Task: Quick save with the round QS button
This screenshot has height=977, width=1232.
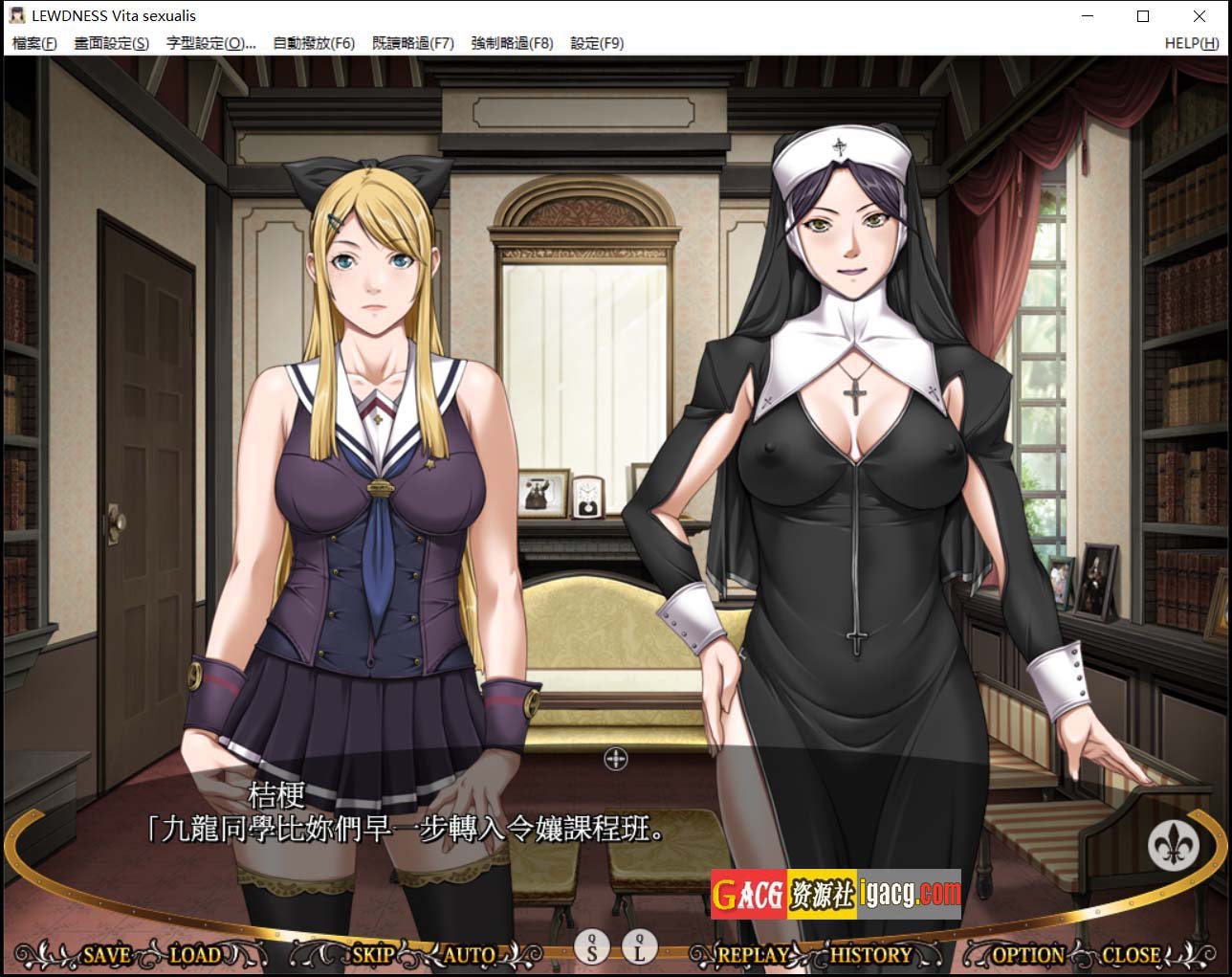Action: click(592, 947)
